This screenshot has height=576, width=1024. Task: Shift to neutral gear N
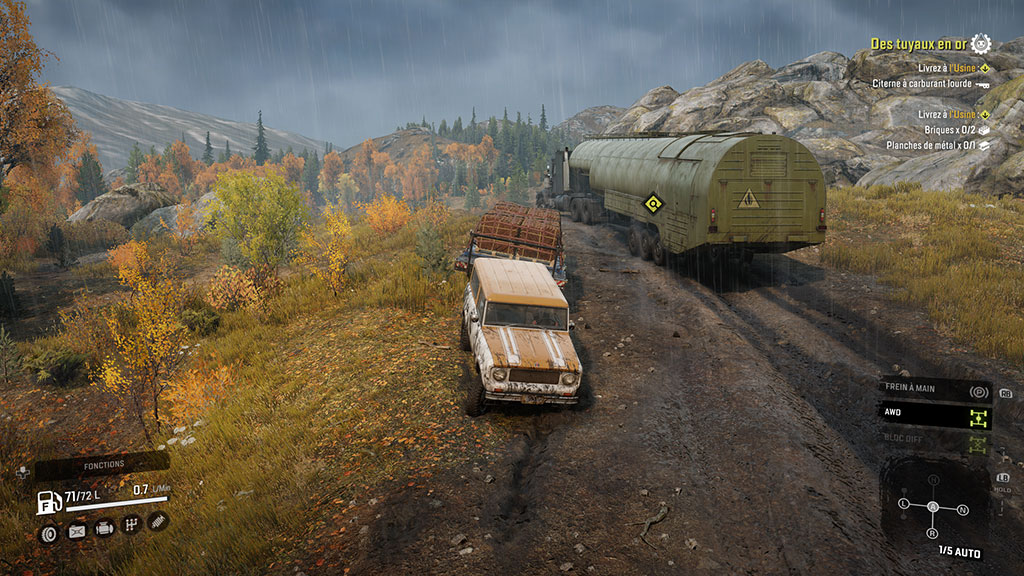click(x=963, y=510)
